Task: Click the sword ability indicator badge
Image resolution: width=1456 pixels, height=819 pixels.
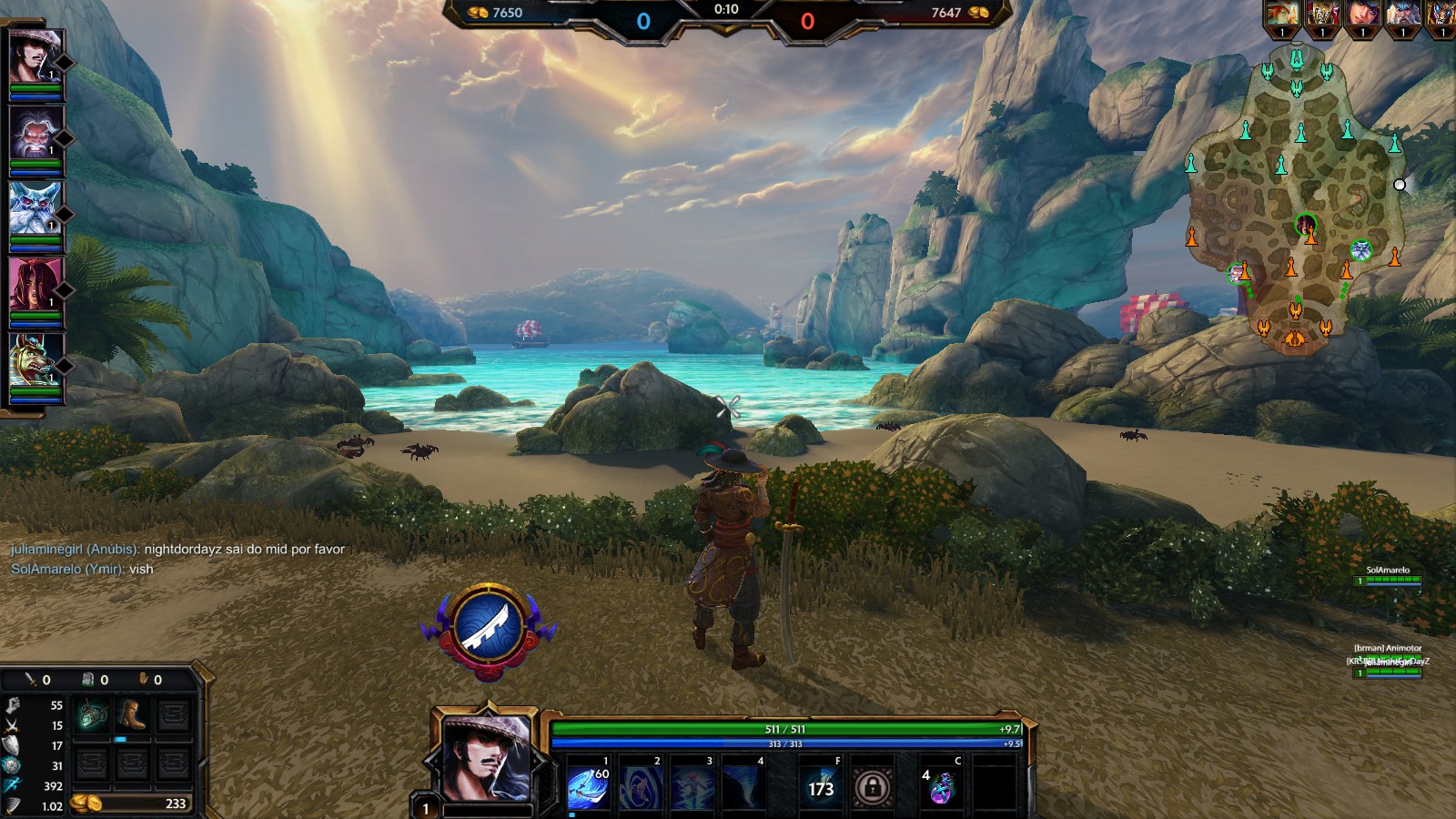Action: coord(489,628)
